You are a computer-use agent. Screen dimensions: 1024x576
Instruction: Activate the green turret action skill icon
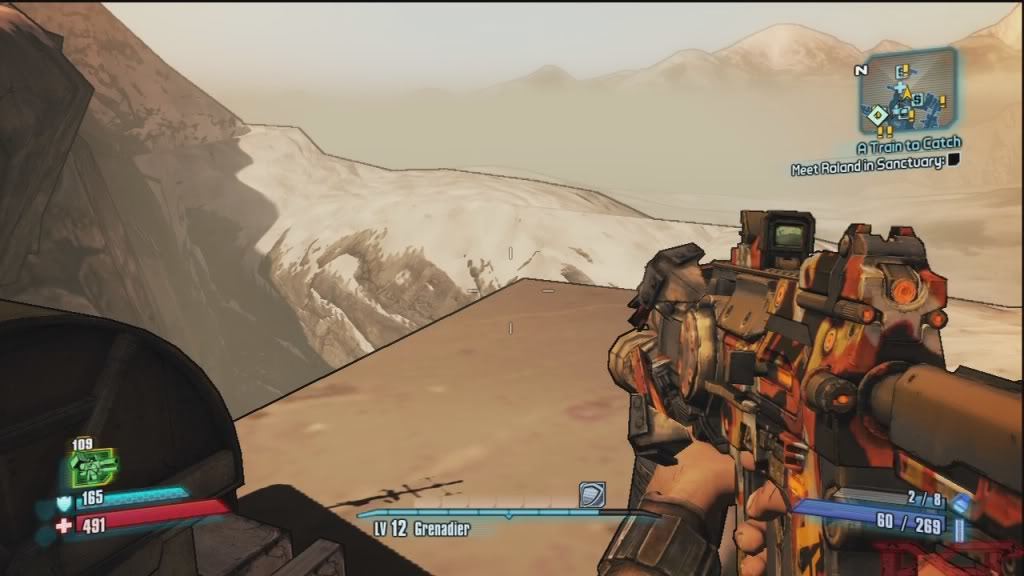click(93, 466)
